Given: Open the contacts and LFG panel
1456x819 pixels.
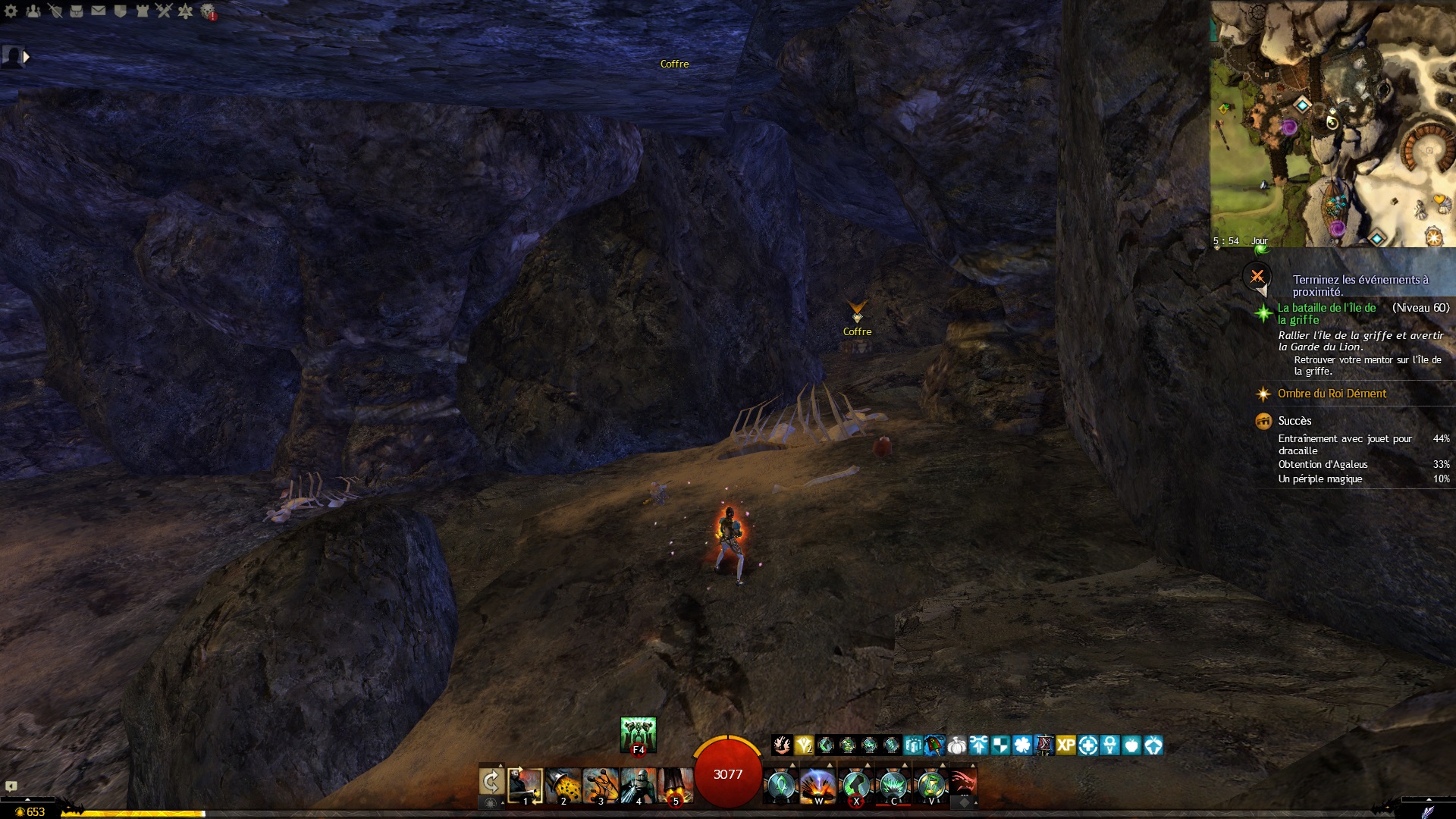Looking at the screenshot, I should 33,11.
